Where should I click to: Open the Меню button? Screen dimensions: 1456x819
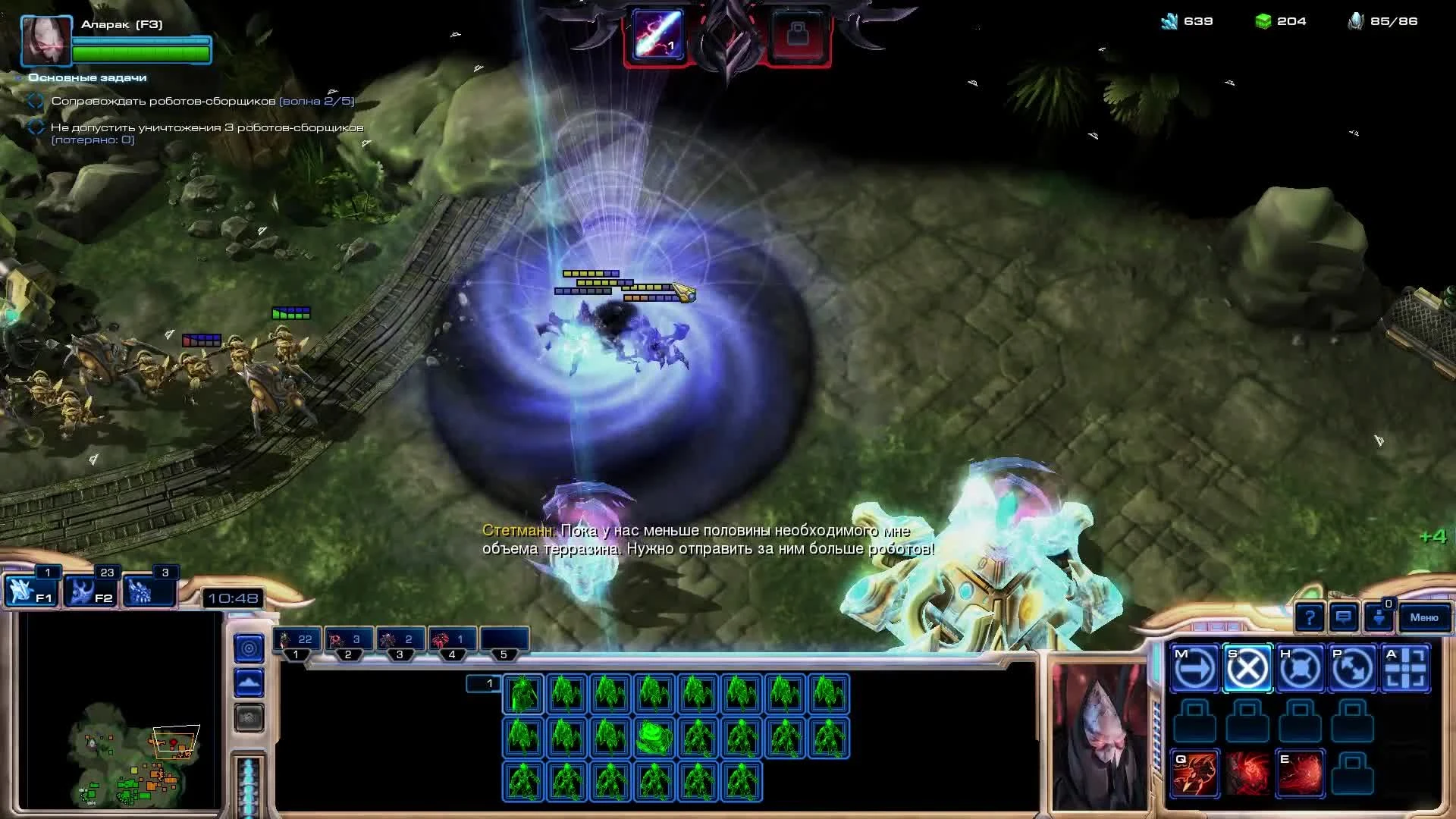tap(1424, 618)
